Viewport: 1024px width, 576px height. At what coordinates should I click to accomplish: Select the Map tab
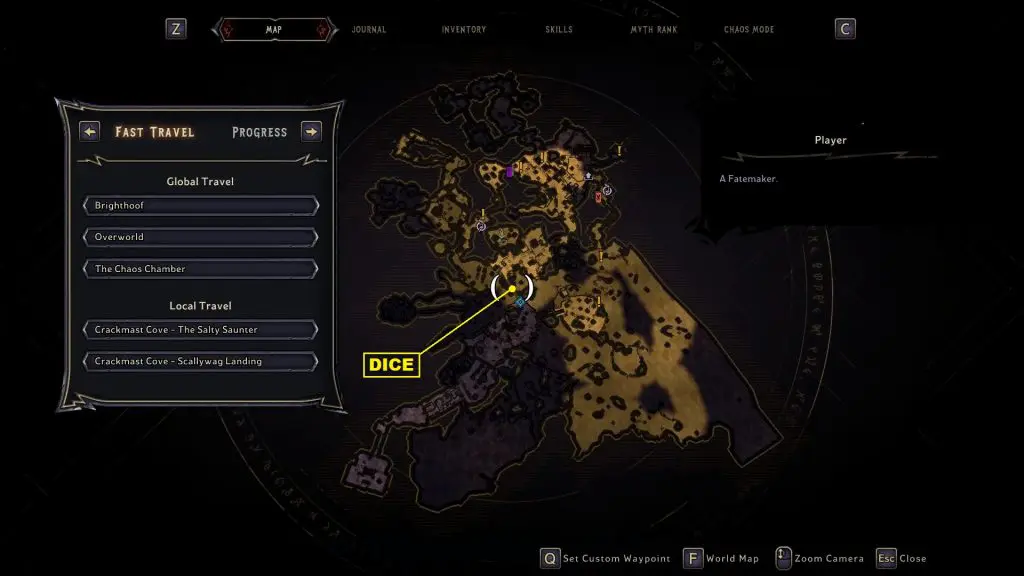point(273,30)
